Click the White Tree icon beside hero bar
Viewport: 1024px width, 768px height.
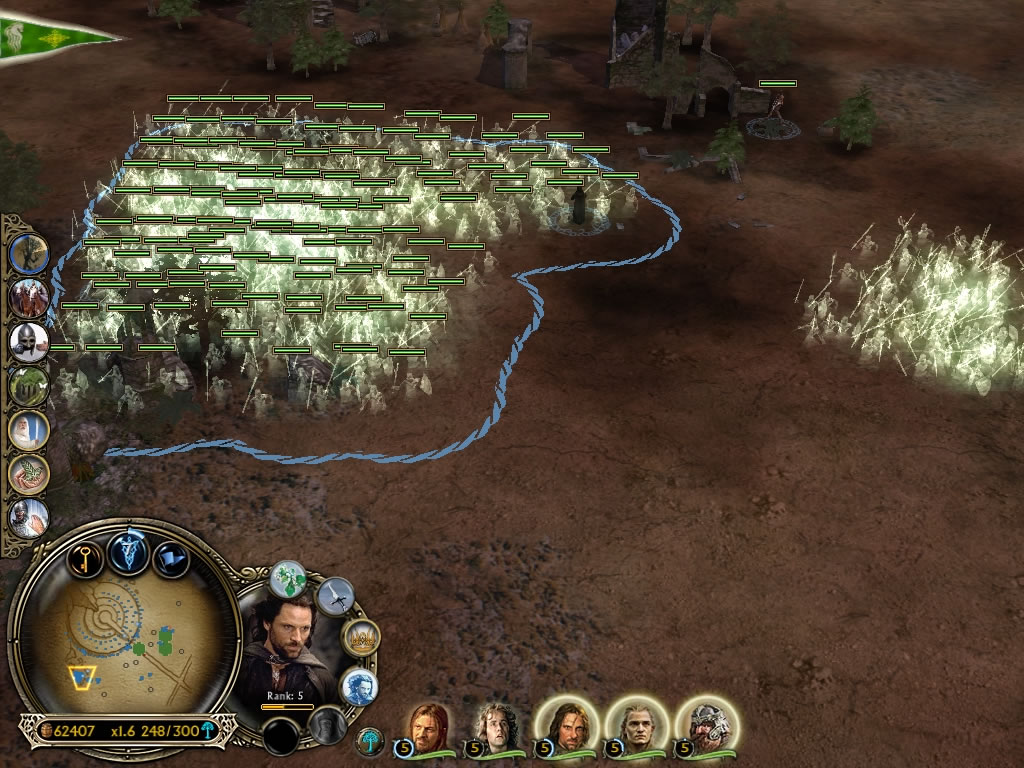371,741
